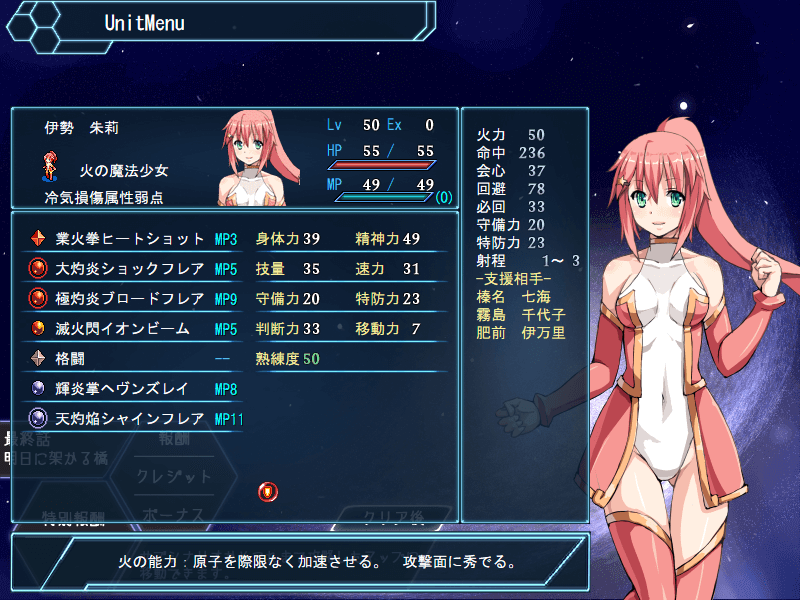Select the 業火拳ヒートショット skill
The image size is (800, 600).
click(x=130, y=239)
